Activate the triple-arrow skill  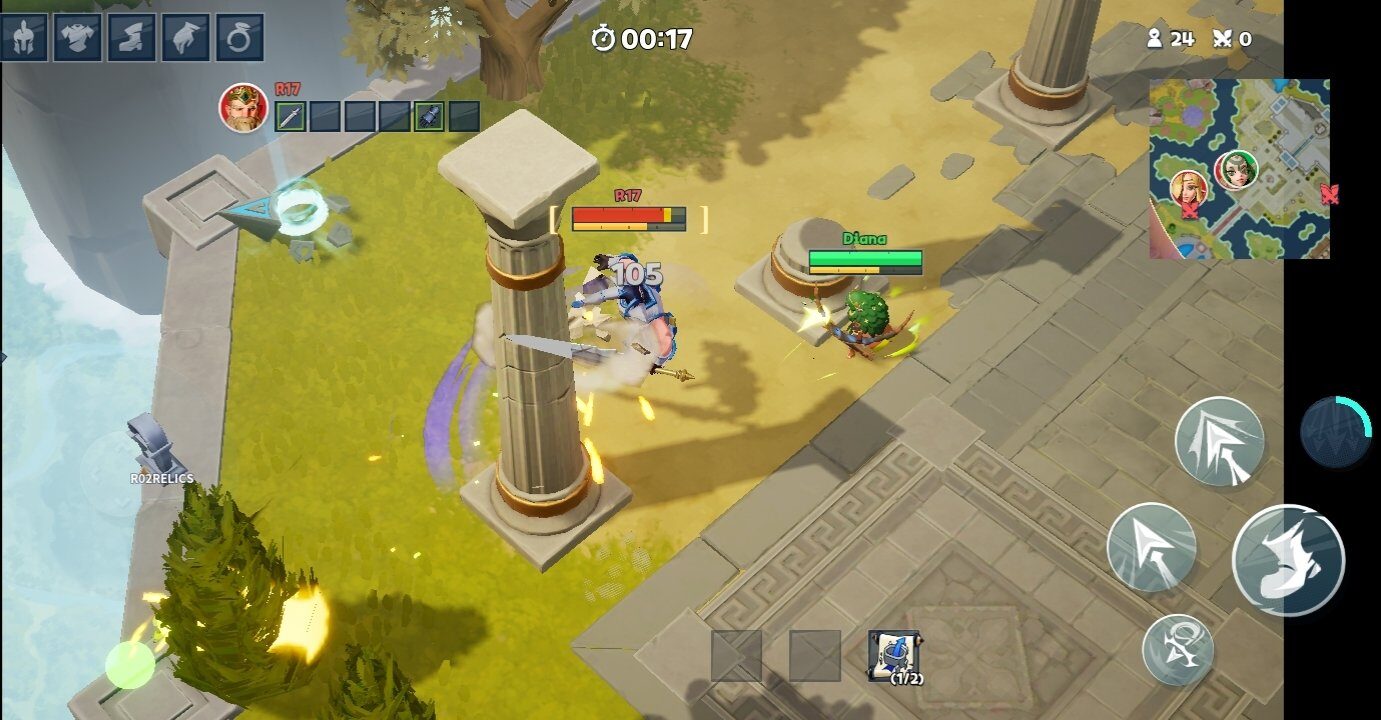1219,441
